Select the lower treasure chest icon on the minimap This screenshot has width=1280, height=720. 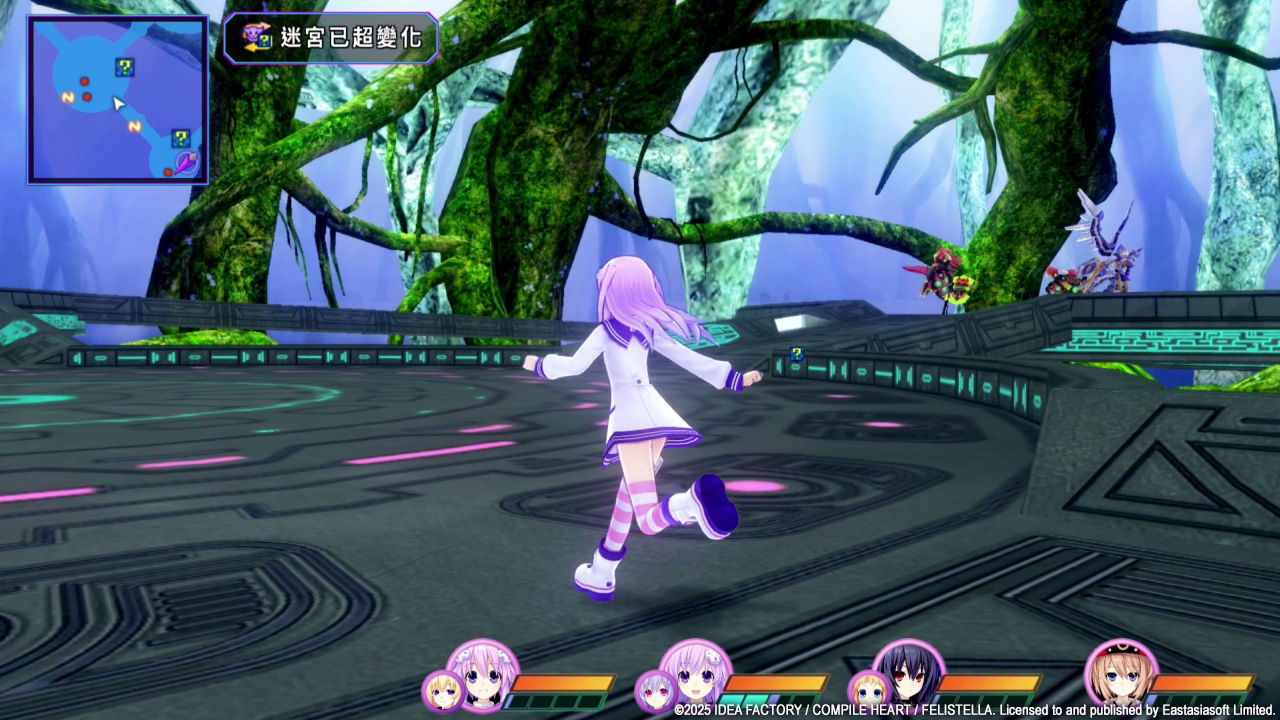[x=182, y=138]
